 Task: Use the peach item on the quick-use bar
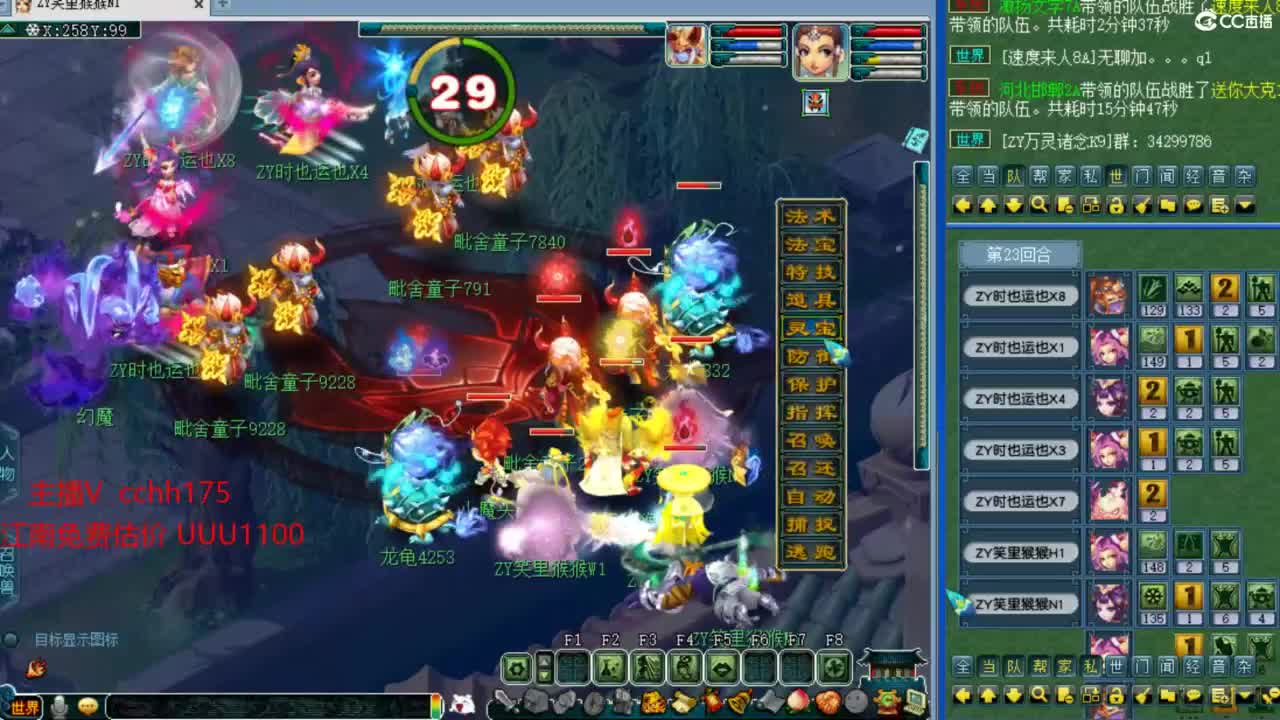(x=796, y=700)
